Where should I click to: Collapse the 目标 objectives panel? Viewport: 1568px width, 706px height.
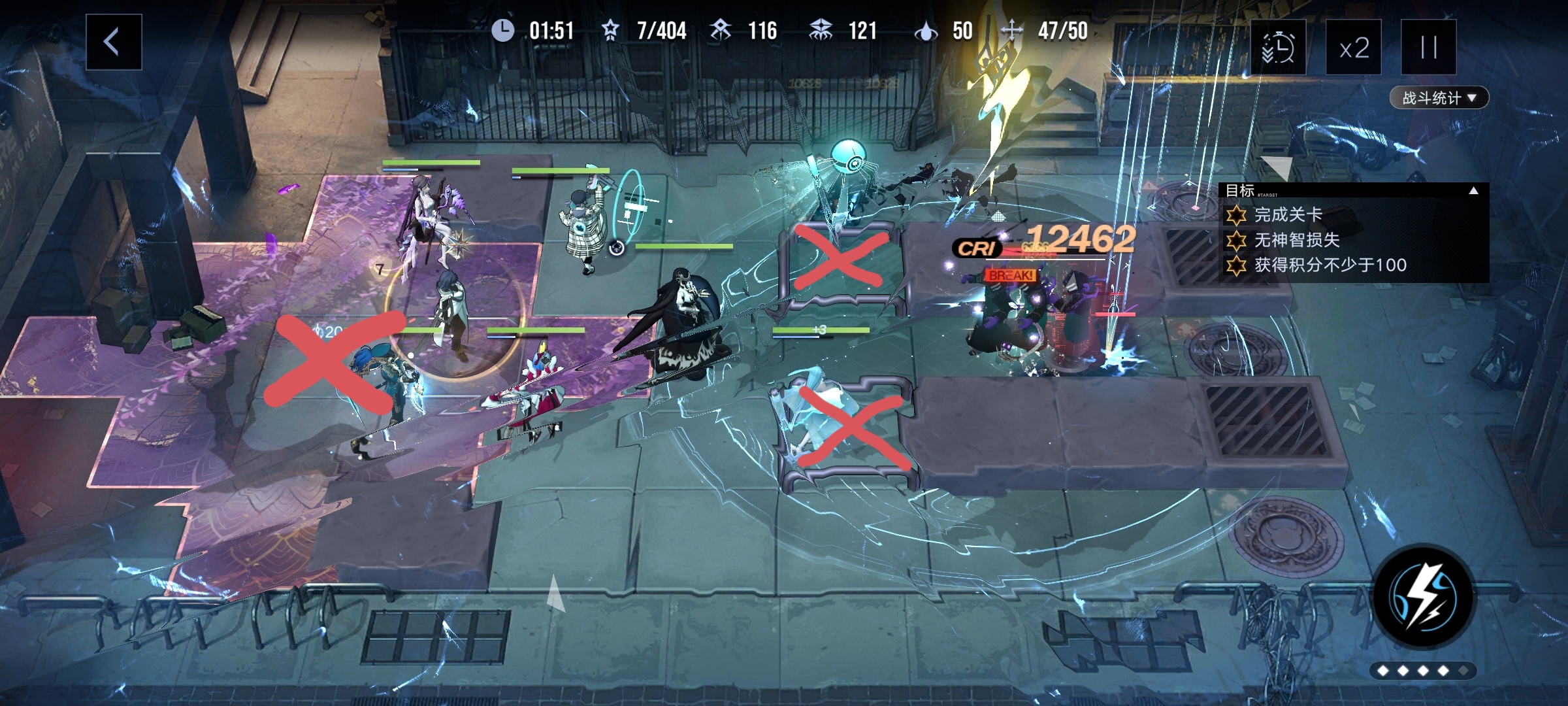click(1473, 191)
